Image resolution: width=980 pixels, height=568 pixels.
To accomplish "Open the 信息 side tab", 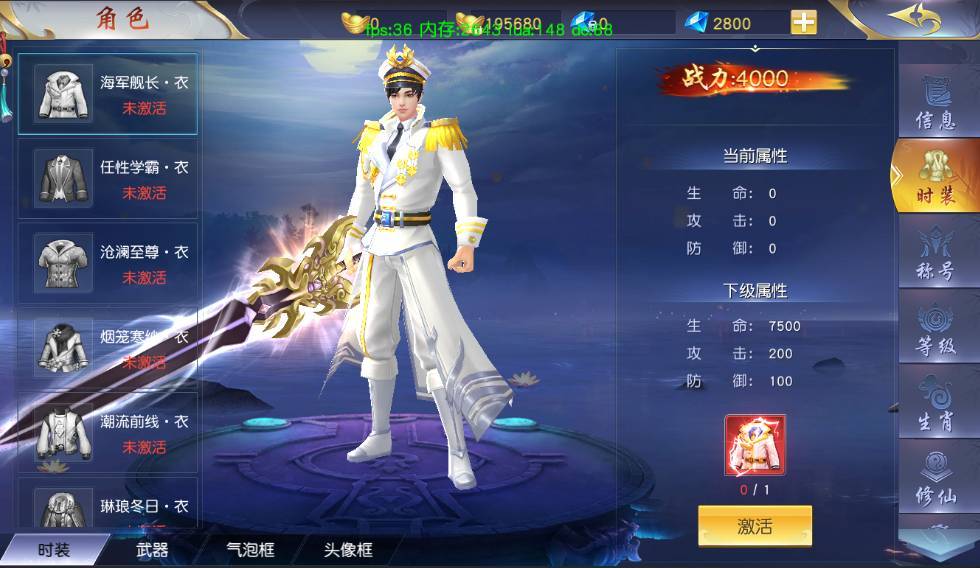I will pos(936,104).
